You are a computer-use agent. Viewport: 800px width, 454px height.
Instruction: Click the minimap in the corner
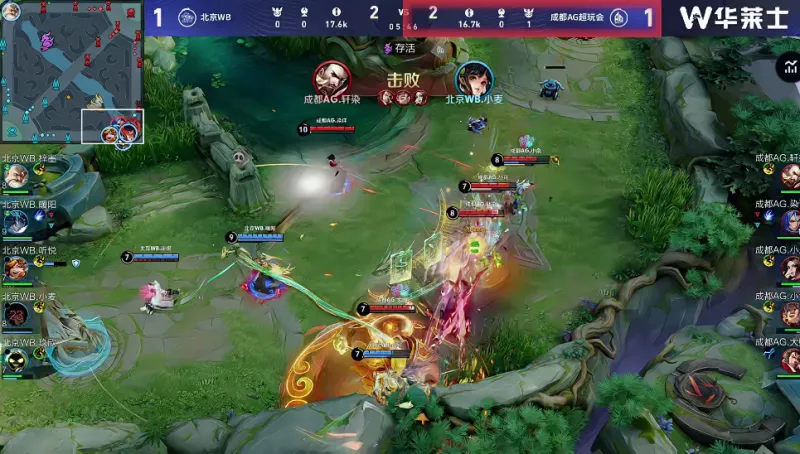72,70
